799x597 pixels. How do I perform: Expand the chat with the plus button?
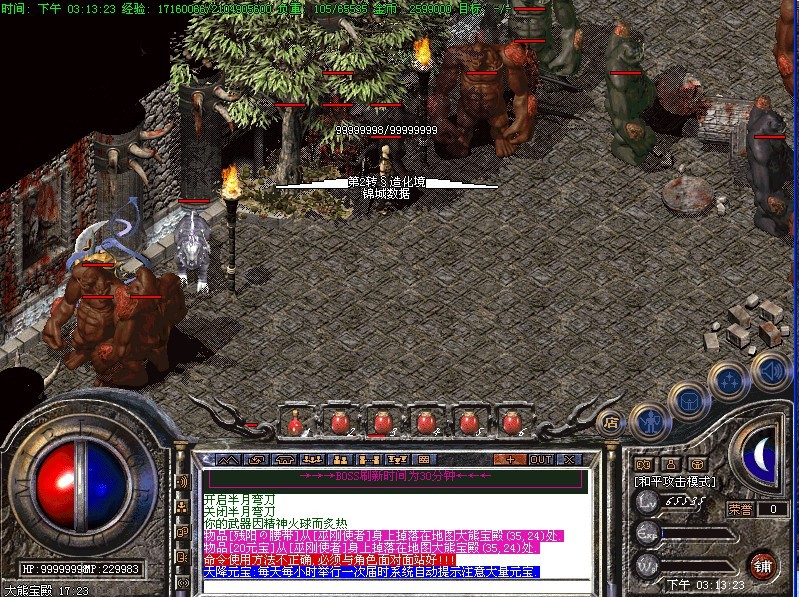point(511,459)
